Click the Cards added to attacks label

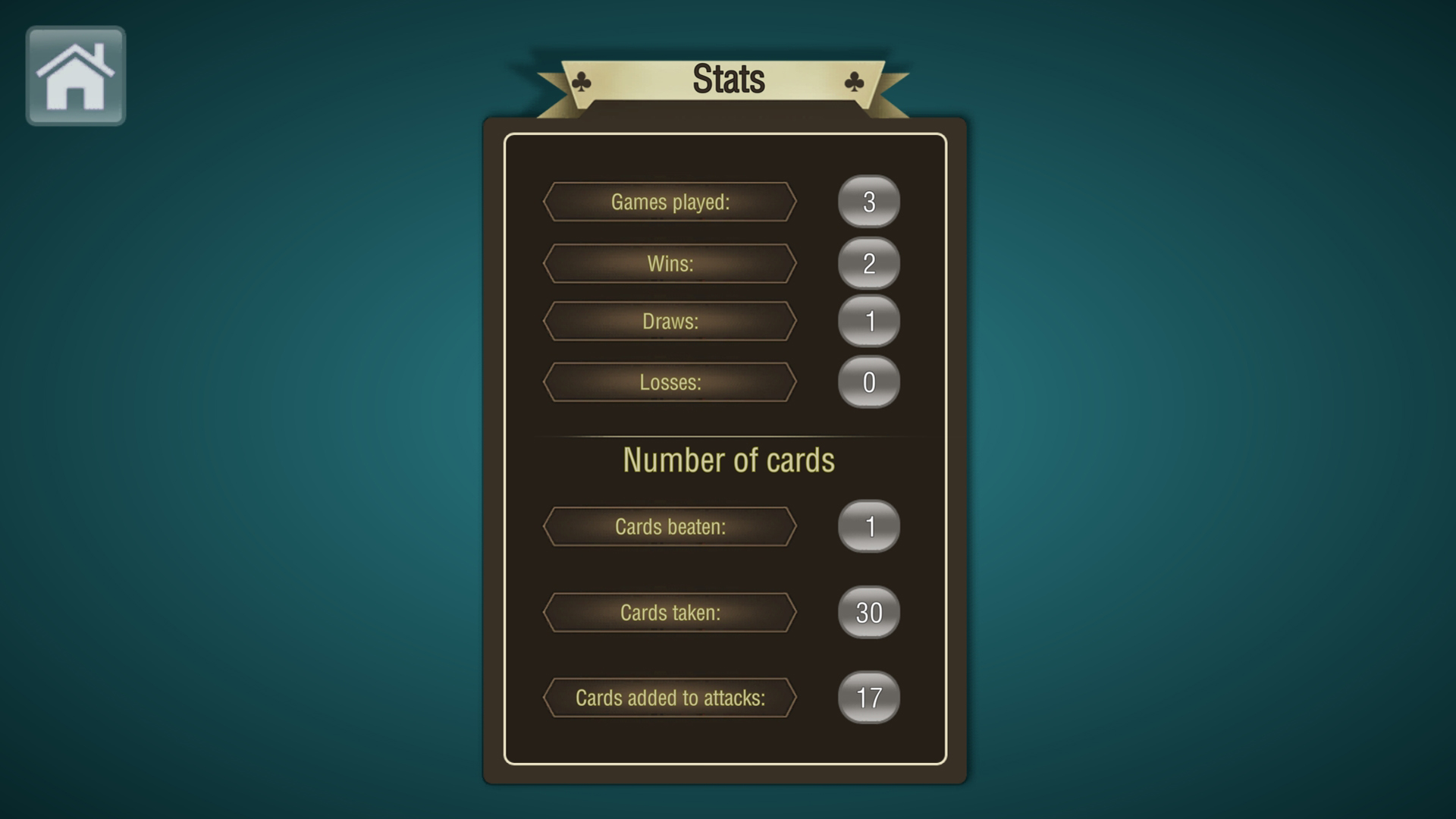(x=670, y=698)
